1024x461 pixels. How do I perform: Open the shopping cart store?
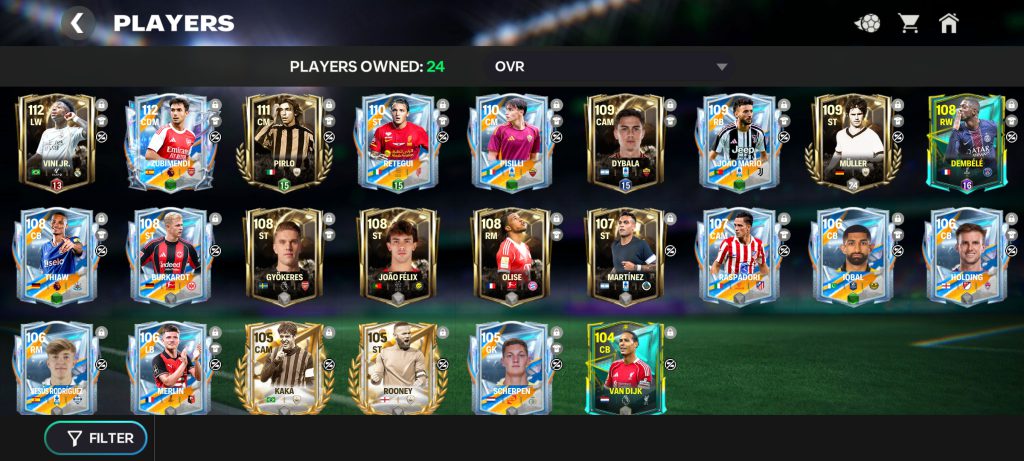coord(908,23)
